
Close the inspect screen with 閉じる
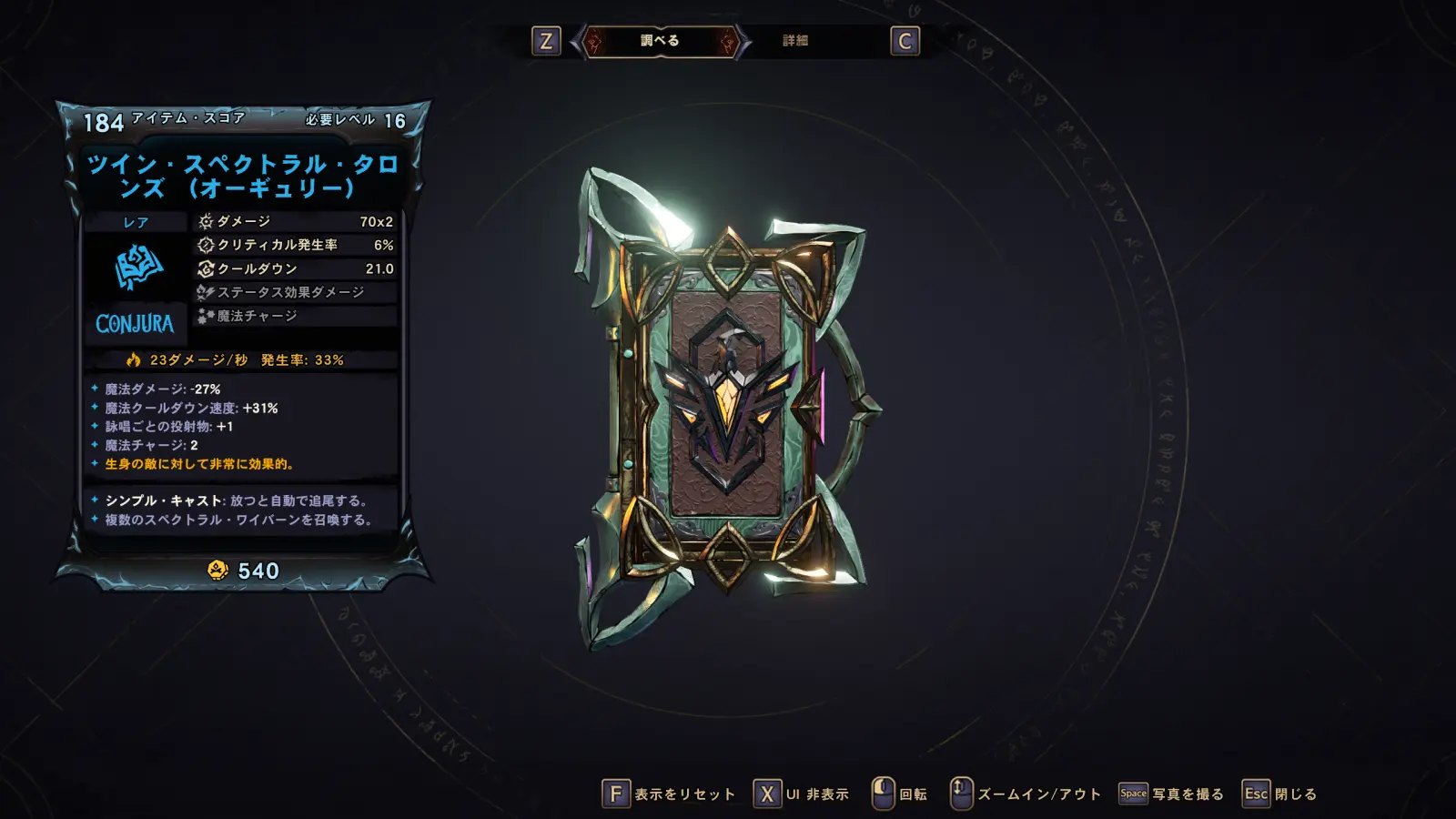1280,794
